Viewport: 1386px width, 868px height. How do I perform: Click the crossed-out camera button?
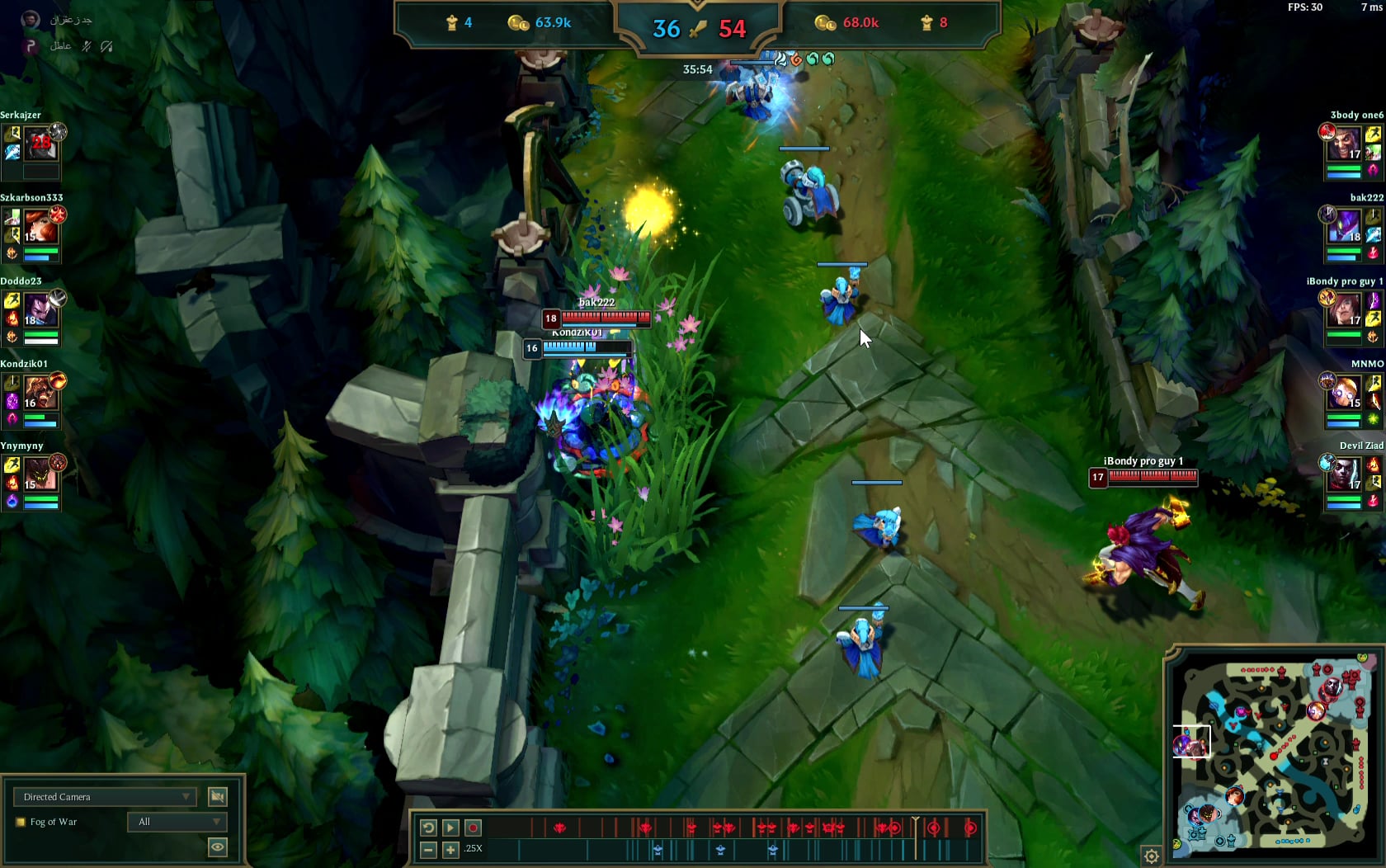click(218, 796)
